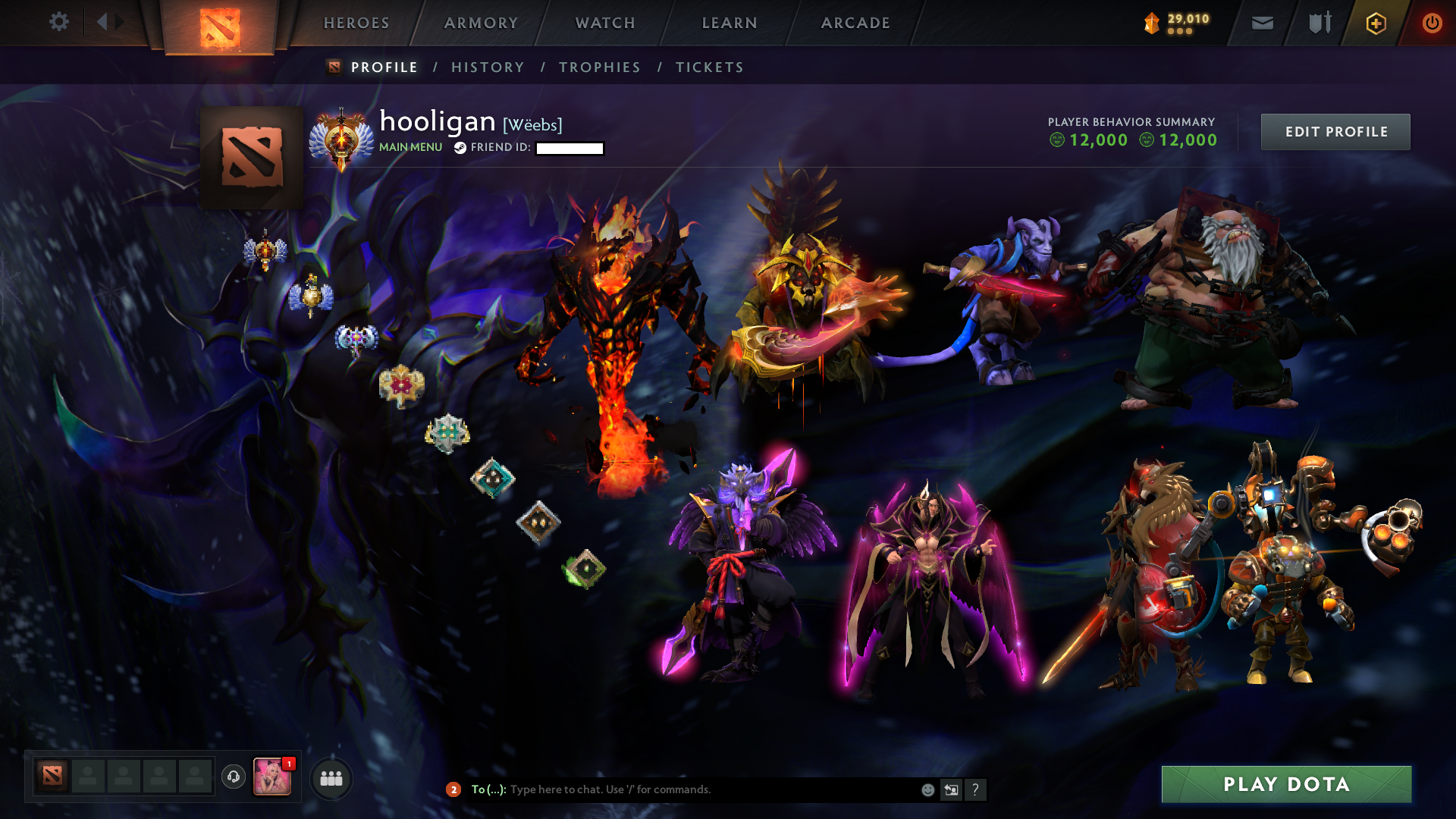Click the EDIT PROFILE button
The height and width of the screenshot is (819, 1456).
(1335, 131)
